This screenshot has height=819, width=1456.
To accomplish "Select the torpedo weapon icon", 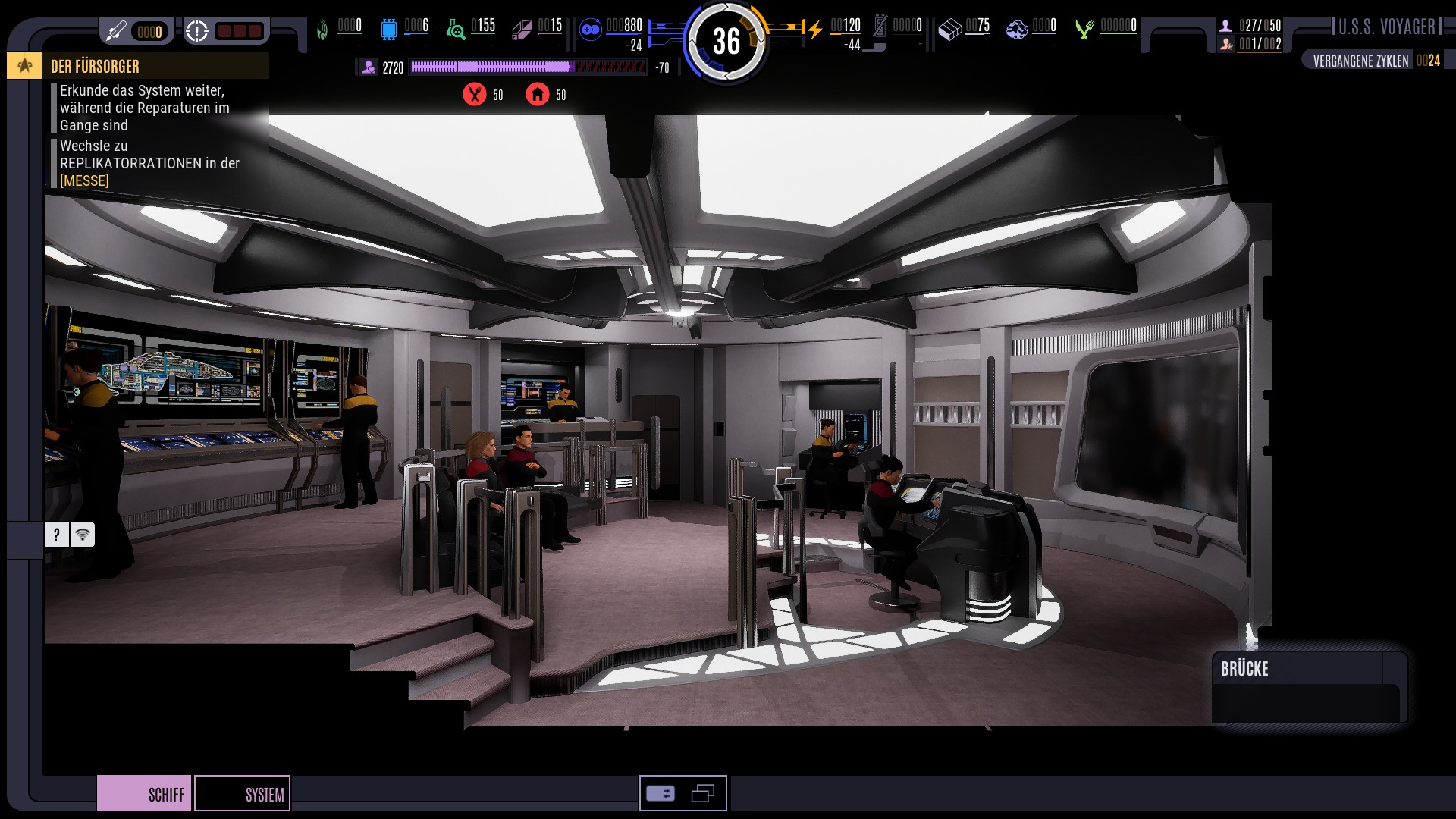I will click(x=116, y=31).
